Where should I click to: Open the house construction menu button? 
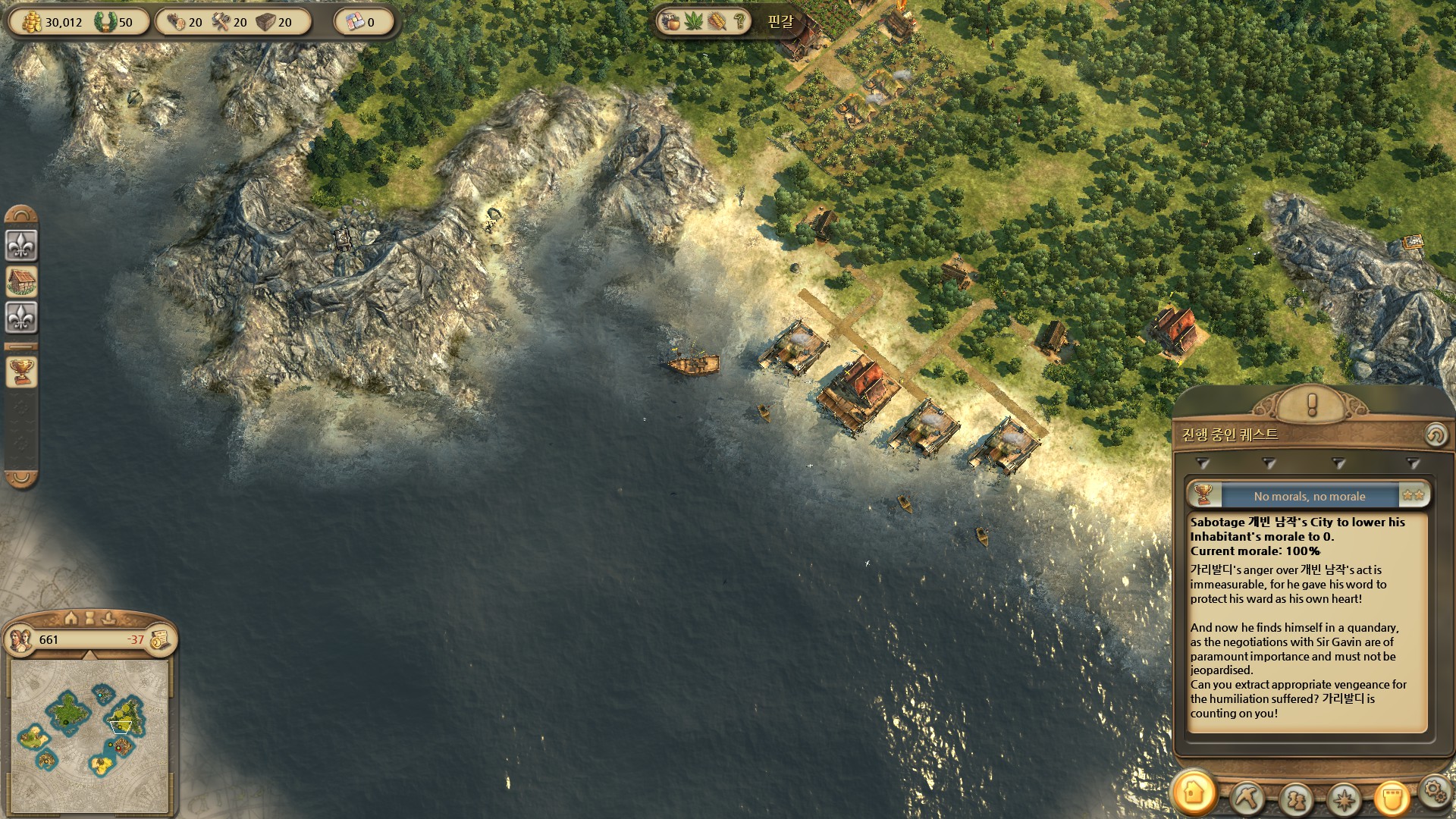(1194, 793)
